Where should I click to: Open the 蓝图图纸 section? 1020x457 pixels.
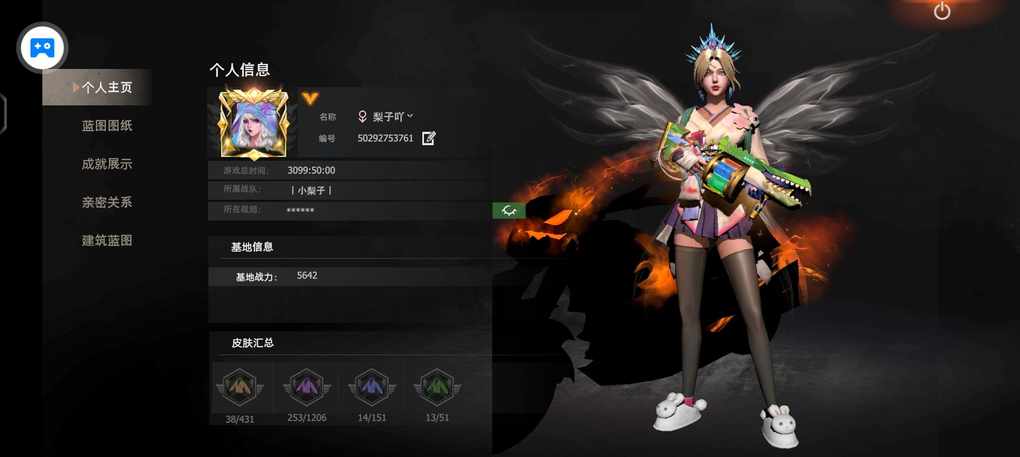(107, 126)
